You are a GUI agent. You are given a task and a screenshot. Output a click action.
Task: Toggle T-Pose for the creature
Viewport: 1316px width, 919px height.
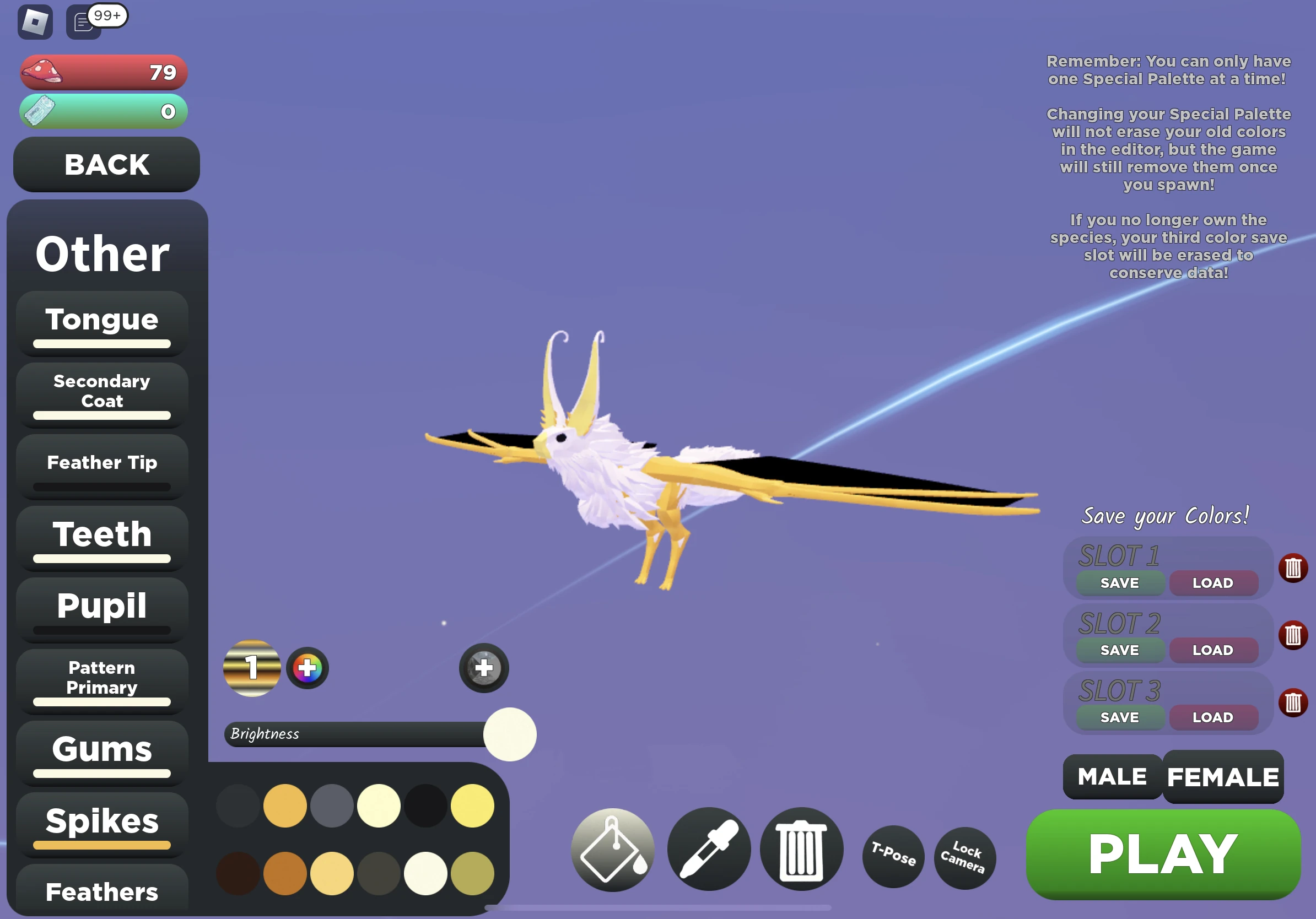click(x=893, y=857)
